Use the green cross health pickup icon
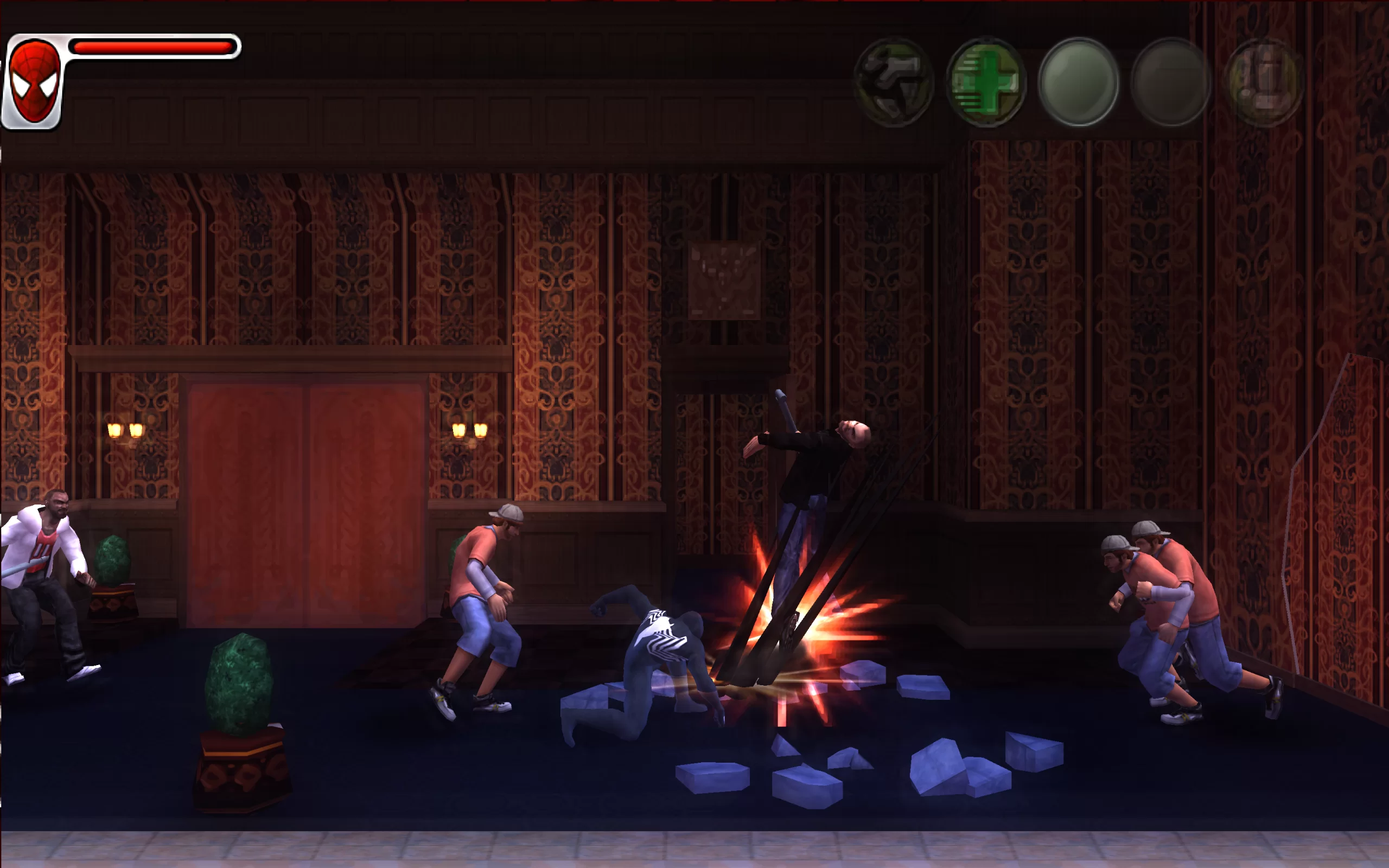The width and height of the screenshot is (1389, 868). [x=986, y=82]
